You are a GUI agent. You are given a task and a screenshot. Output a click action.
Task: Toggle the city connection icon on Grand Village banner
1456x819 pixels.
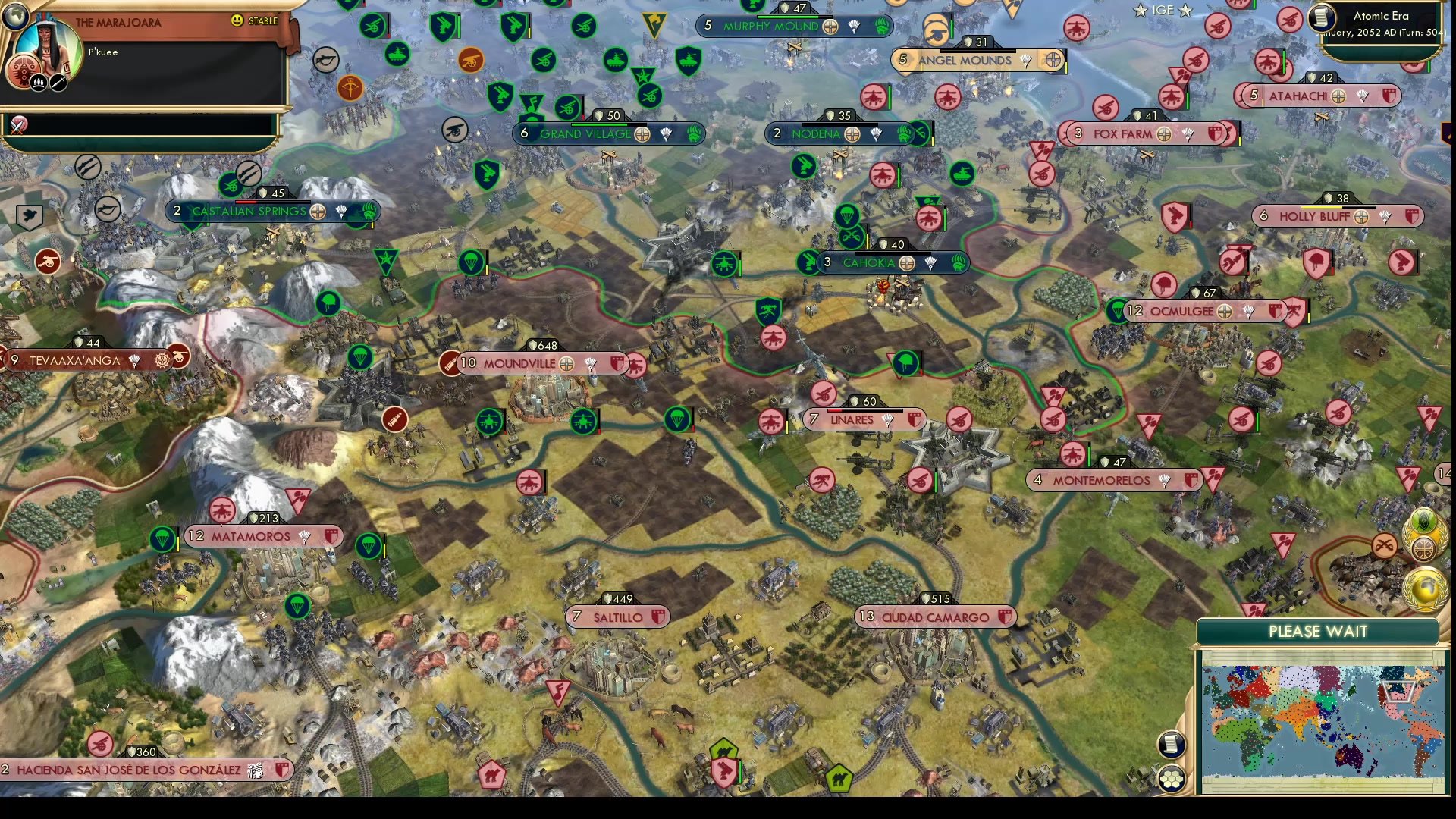[642, 133]
